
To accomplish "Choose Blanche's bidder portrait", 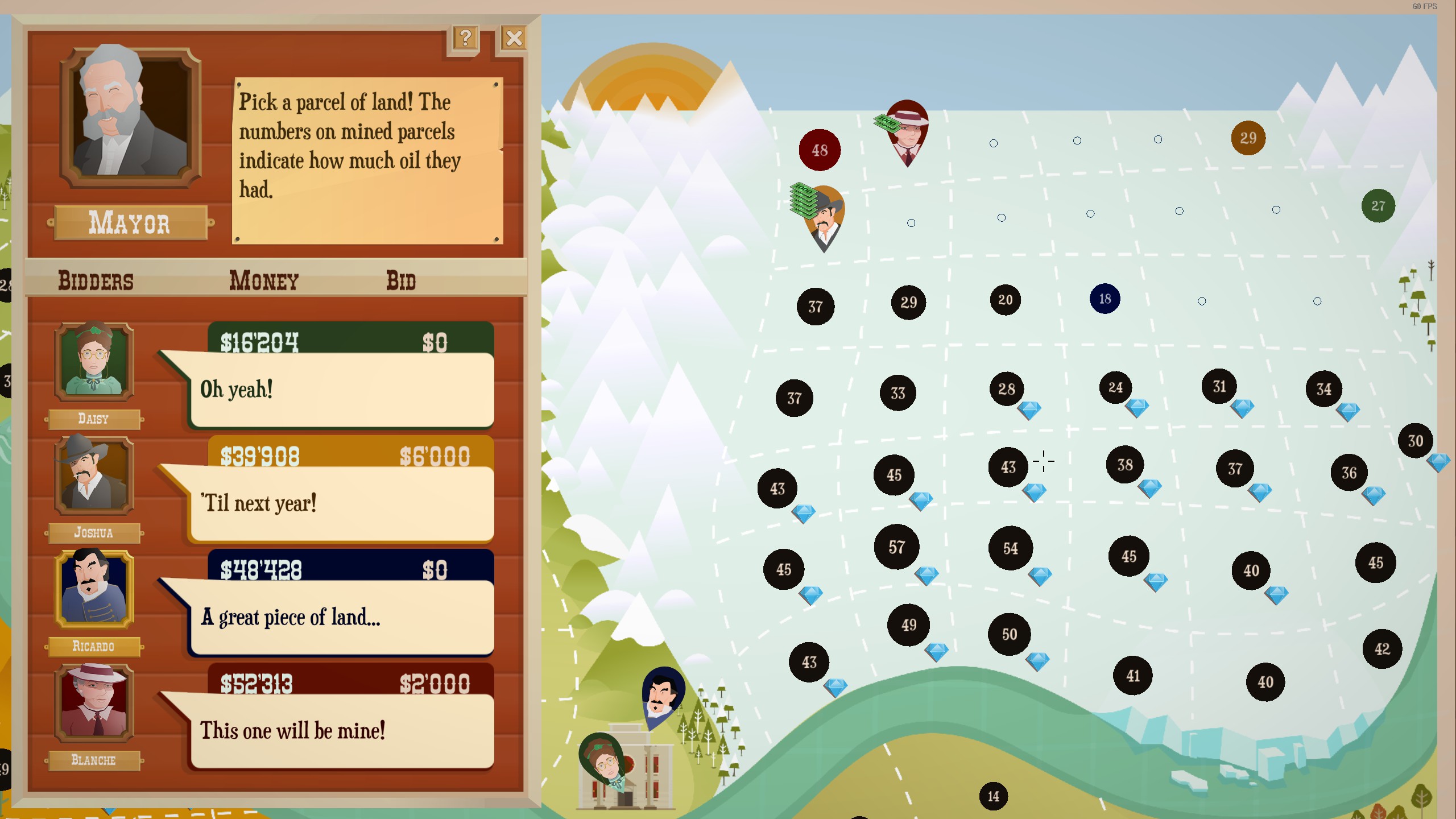I will point(94,703).
